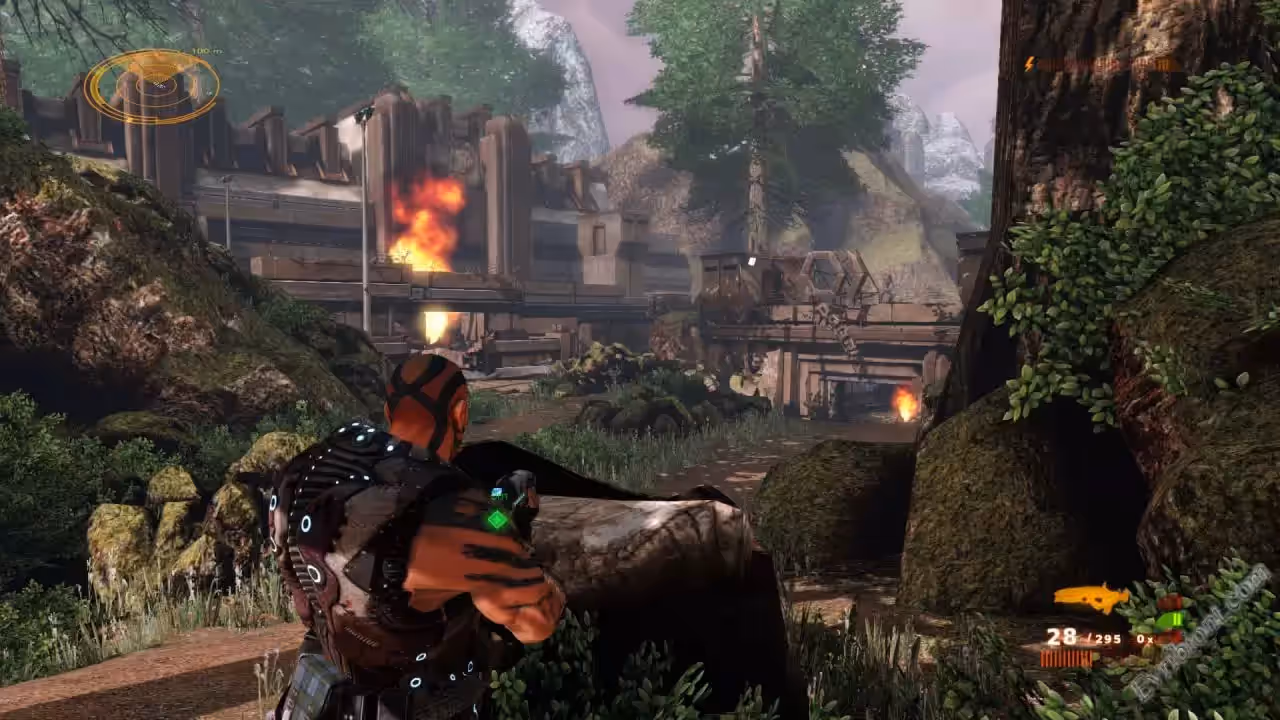Select the green grenade icon
Viewport: 1280px width, 720px height.
1169,619
